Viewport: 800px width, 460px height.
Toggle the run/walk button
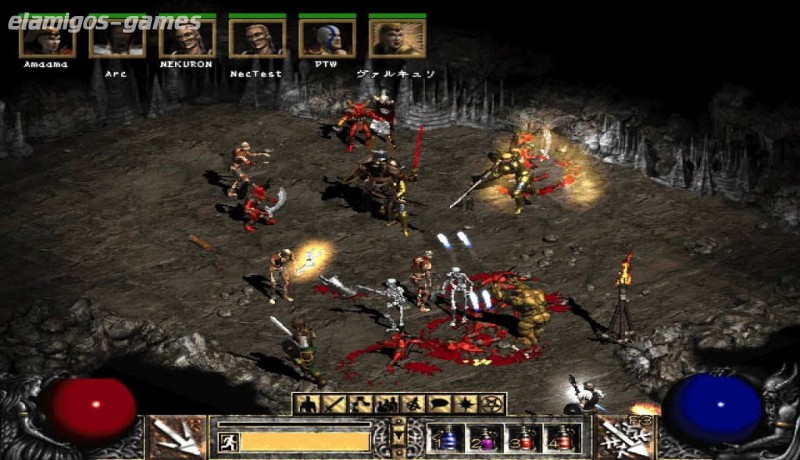(x=228, y=441)
